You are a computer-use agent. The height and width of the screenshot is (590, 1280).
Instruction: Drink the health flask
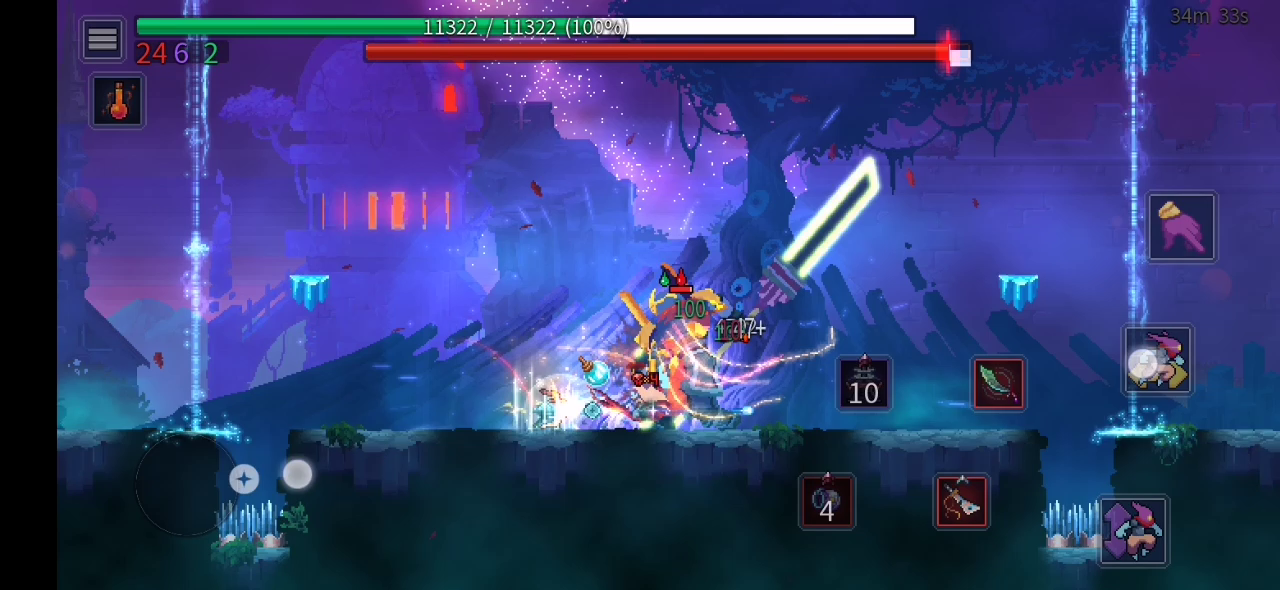point(118,101)
